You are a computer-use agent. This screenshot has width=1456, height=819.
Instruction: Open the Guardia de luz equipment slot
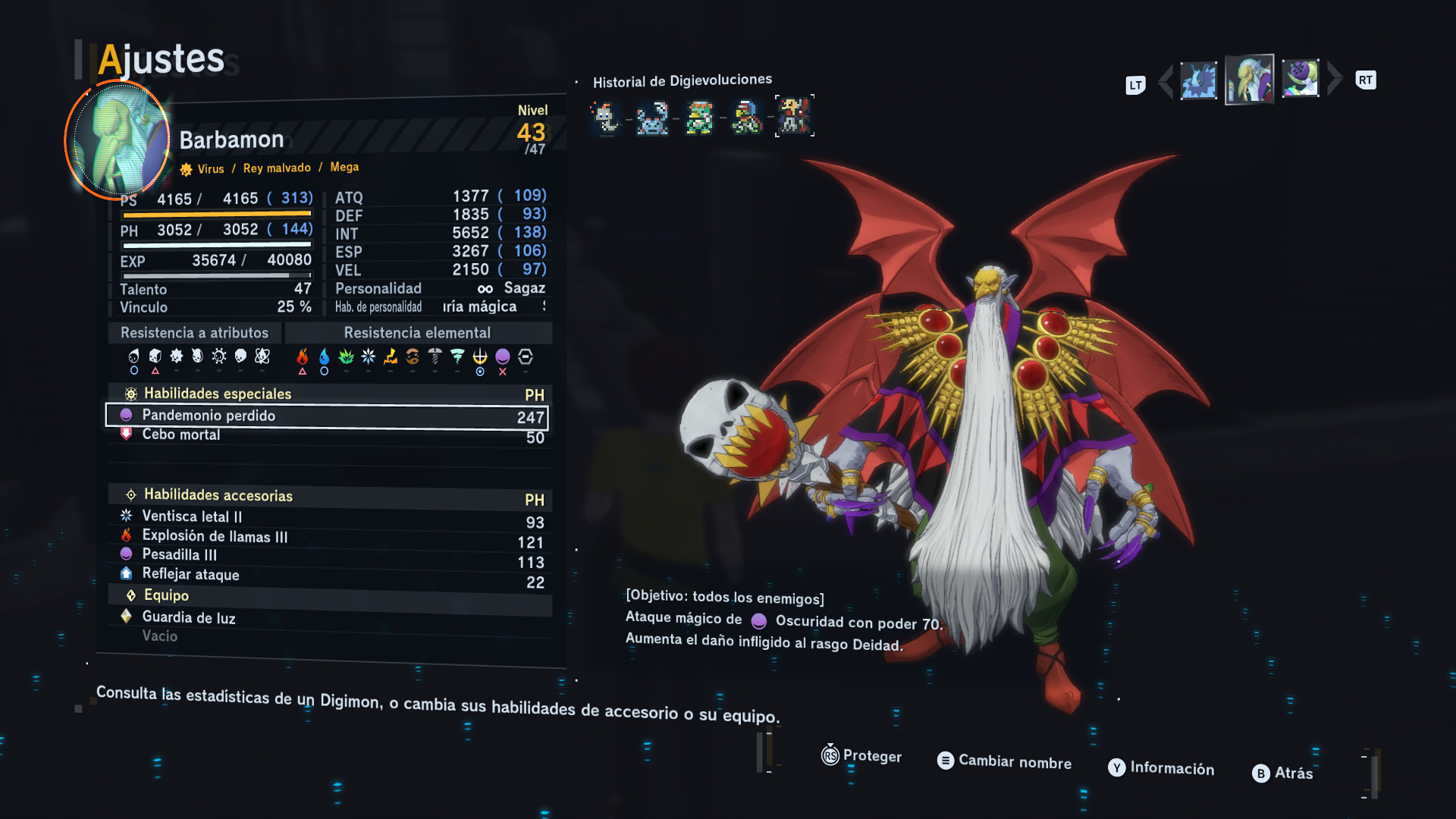(x=326, y=618)
